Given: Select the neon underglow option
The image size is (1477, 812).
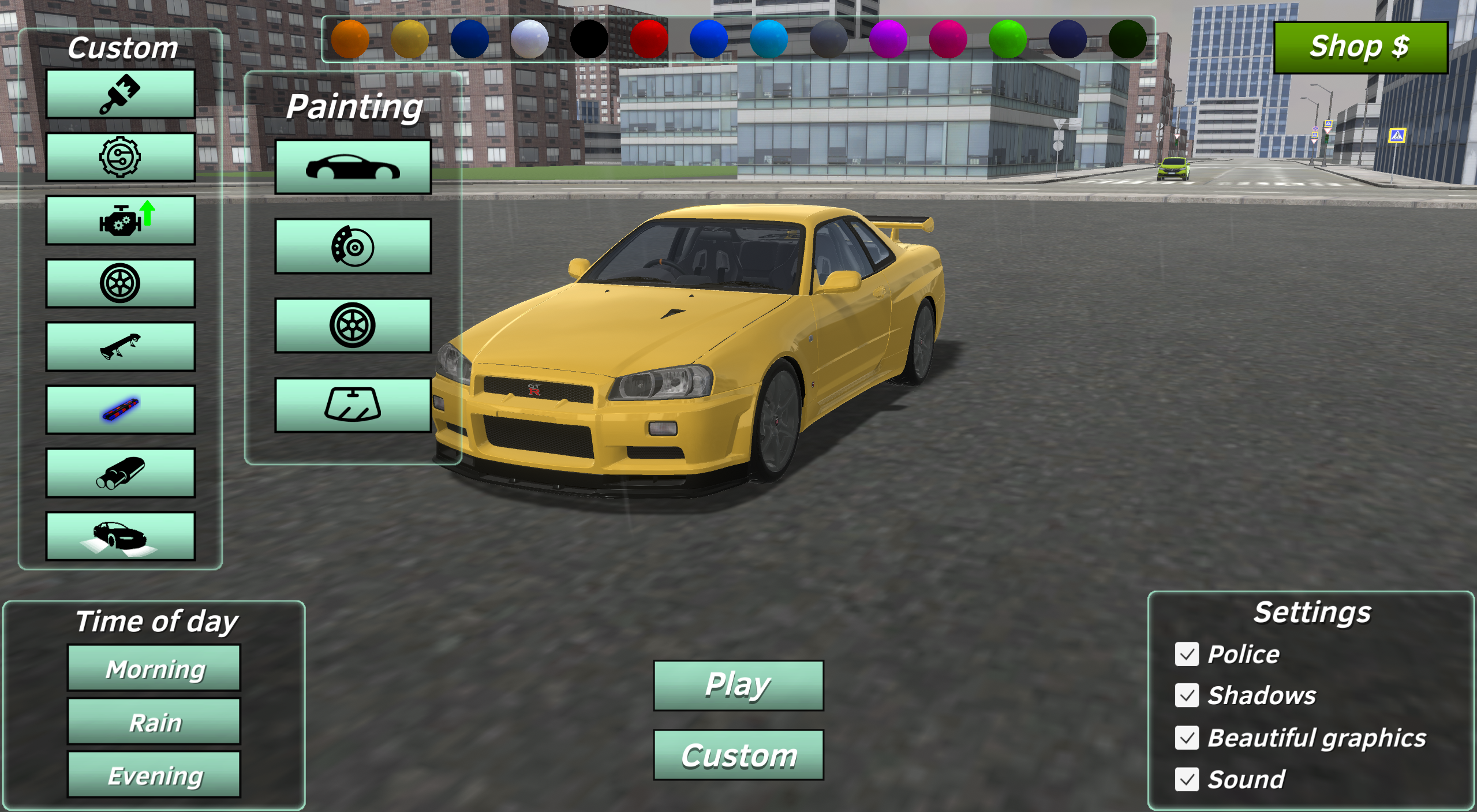Looking at the screenshot, I should click(119, 408).
